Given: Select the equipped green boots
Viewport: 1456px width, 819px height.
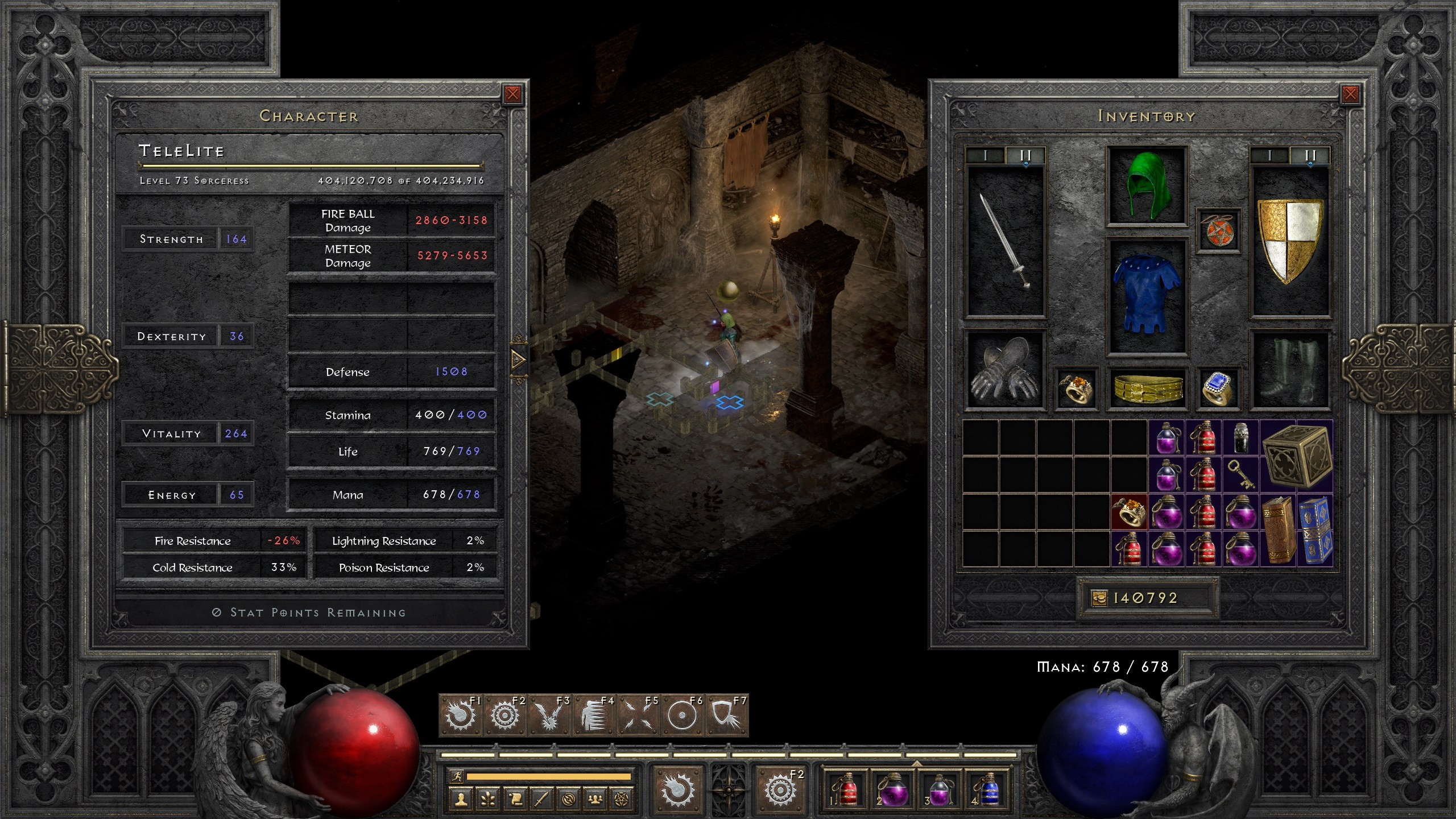Looking at the screenshot, I should (1290, 370).
